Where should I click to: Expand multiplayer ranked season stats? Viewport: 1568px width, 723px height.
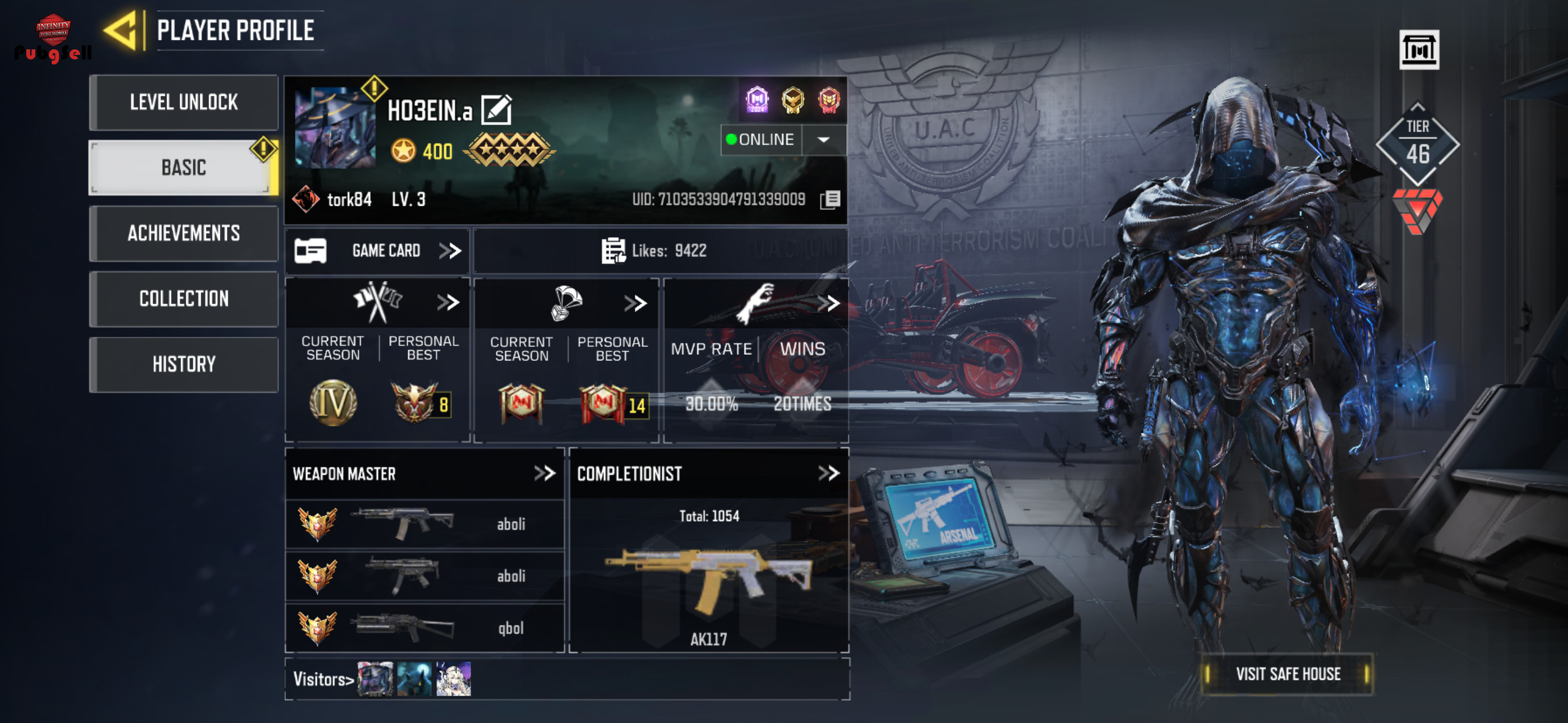pos(448,303)
